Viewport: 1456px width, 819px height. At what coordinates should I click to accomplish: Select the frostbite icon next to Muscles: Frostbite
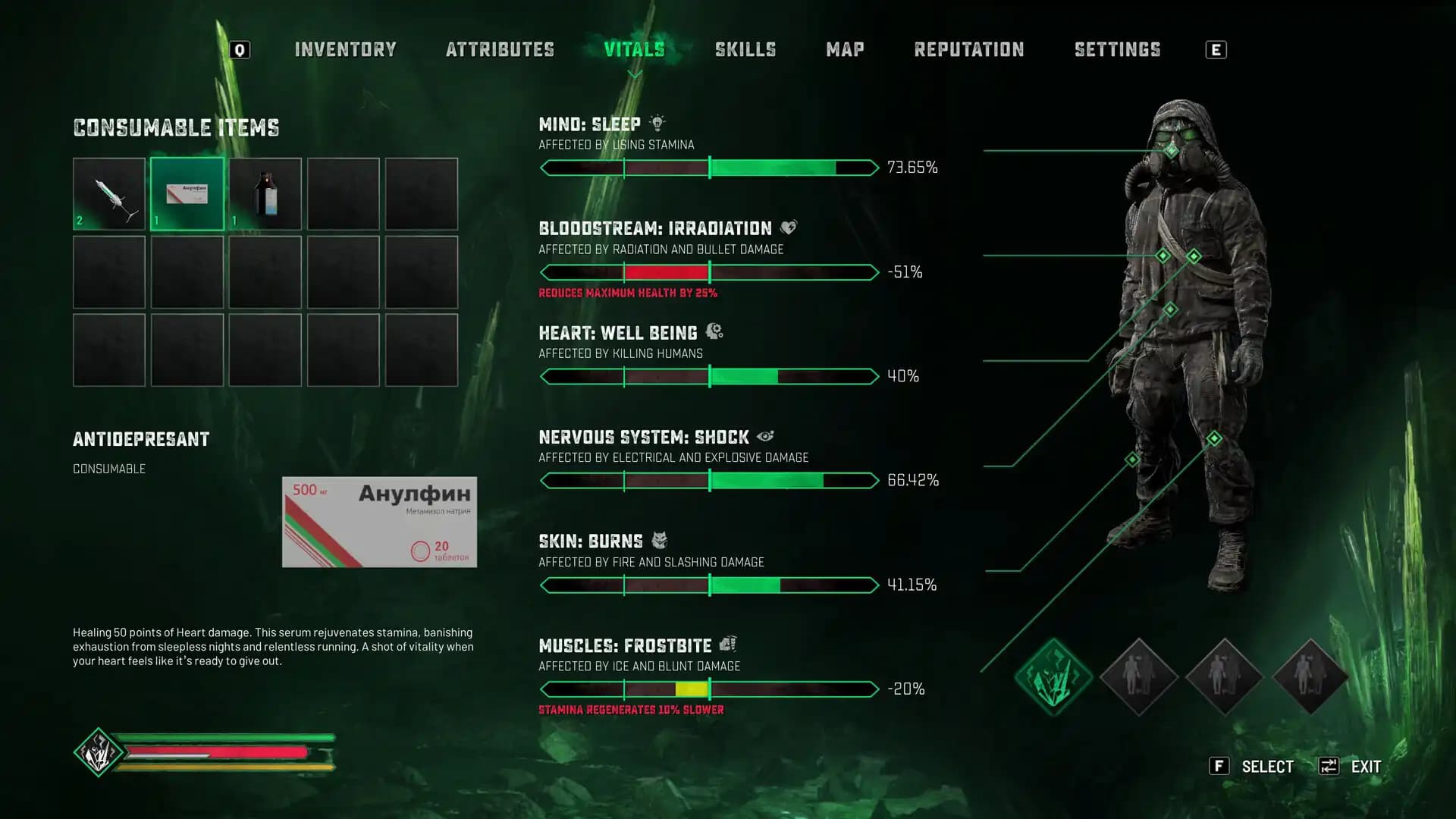[x=730, y=645]
